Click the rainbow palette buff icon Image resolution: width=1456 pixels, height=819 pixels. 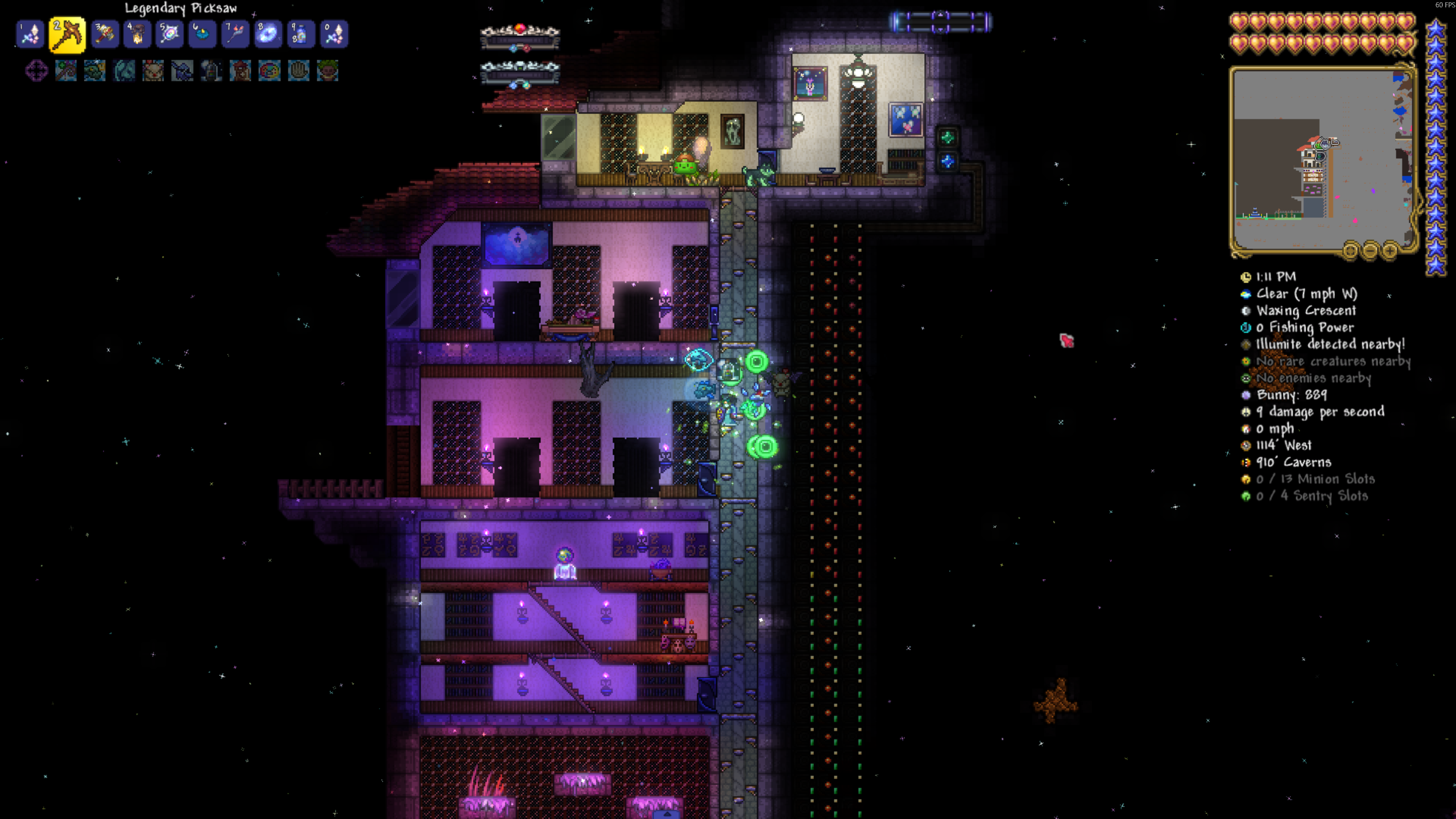click(x=269, y=71)
